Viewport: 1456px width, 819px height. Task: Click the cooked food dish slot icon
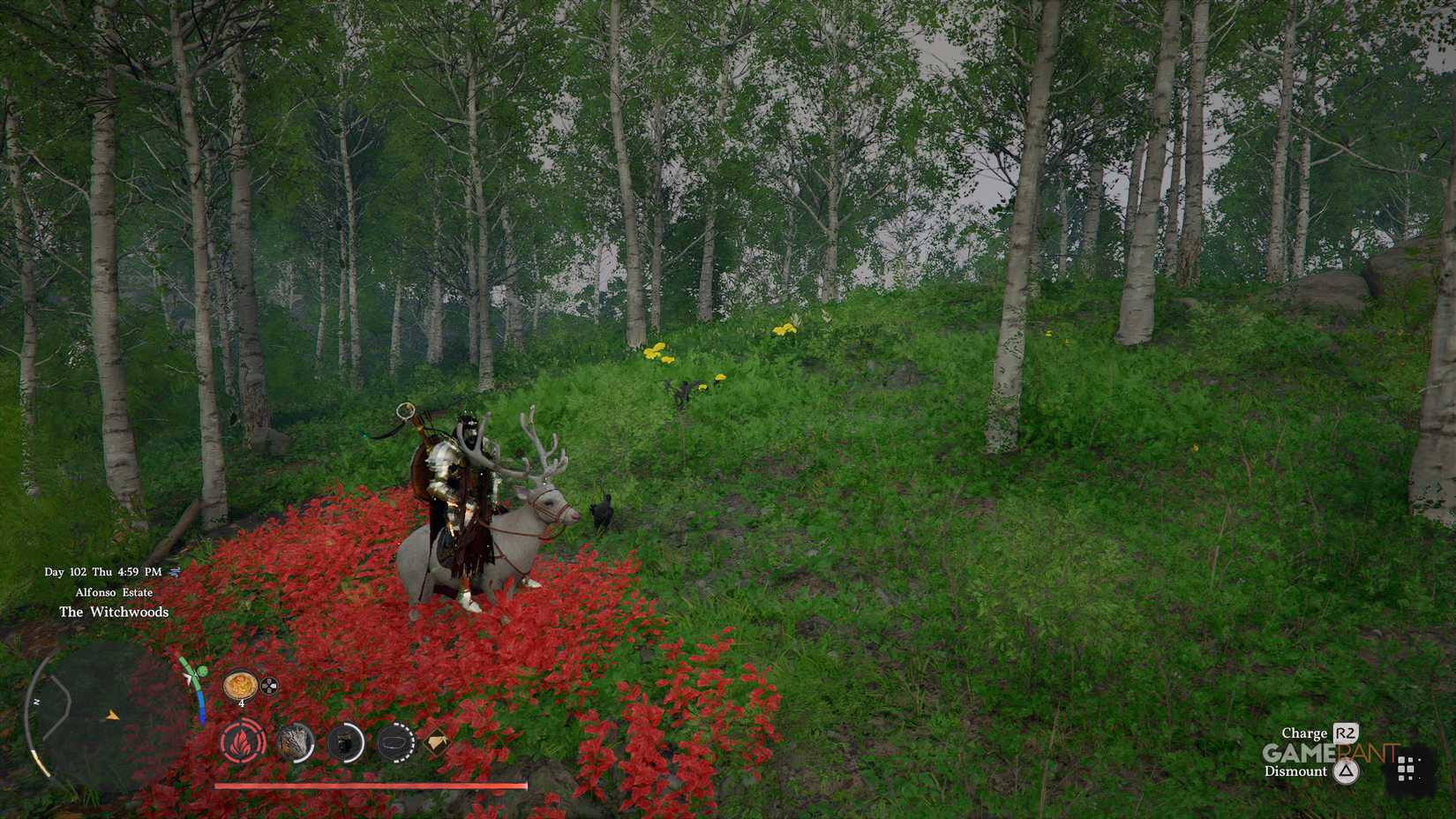pos(240,686)
